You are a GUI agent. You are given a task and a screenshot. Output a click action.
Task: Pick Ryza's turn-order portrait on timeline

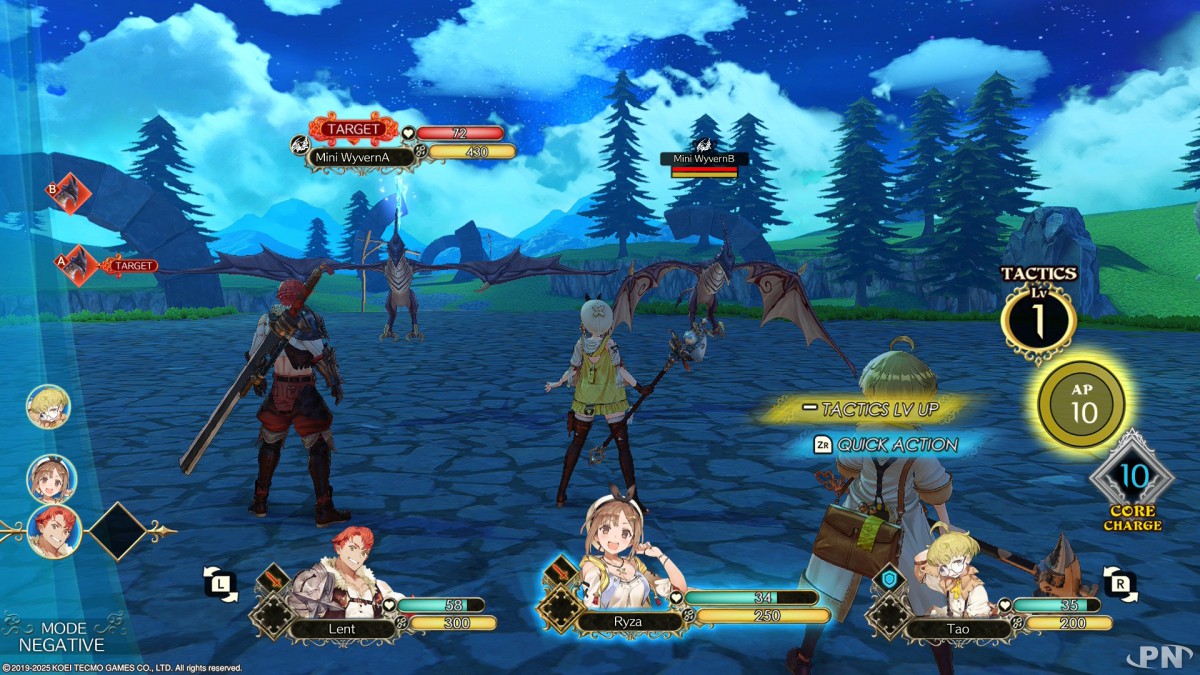point(48,478)
